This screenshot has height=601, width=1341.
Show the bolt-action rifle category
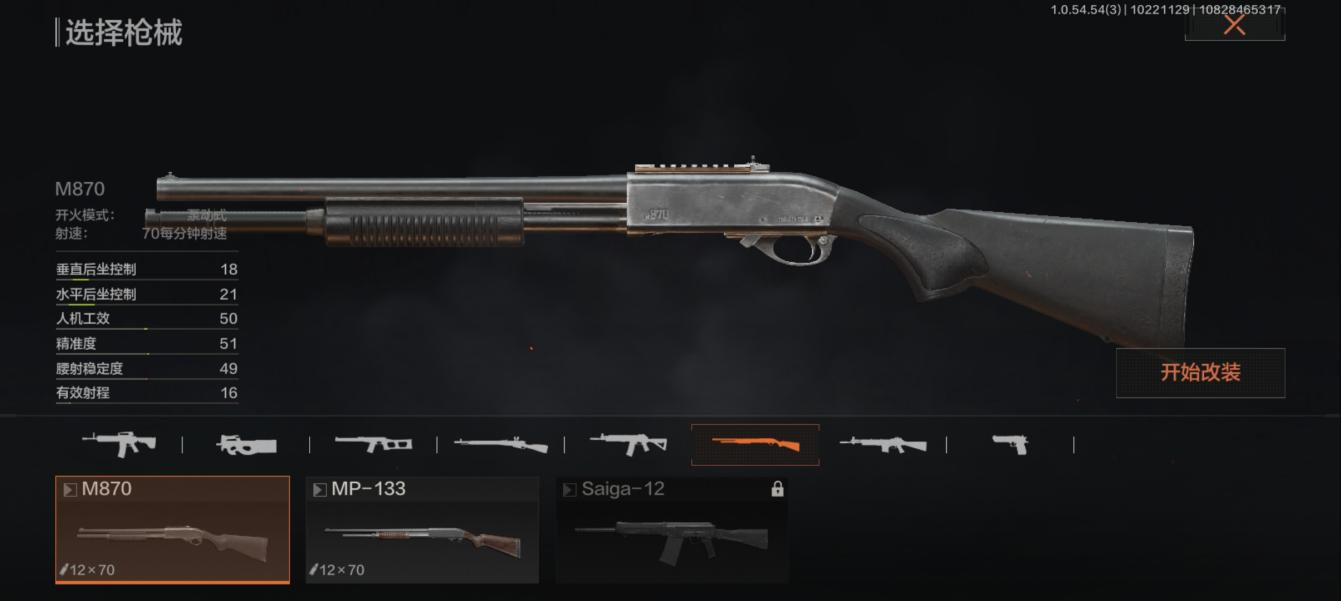click(x=500, y=444)
